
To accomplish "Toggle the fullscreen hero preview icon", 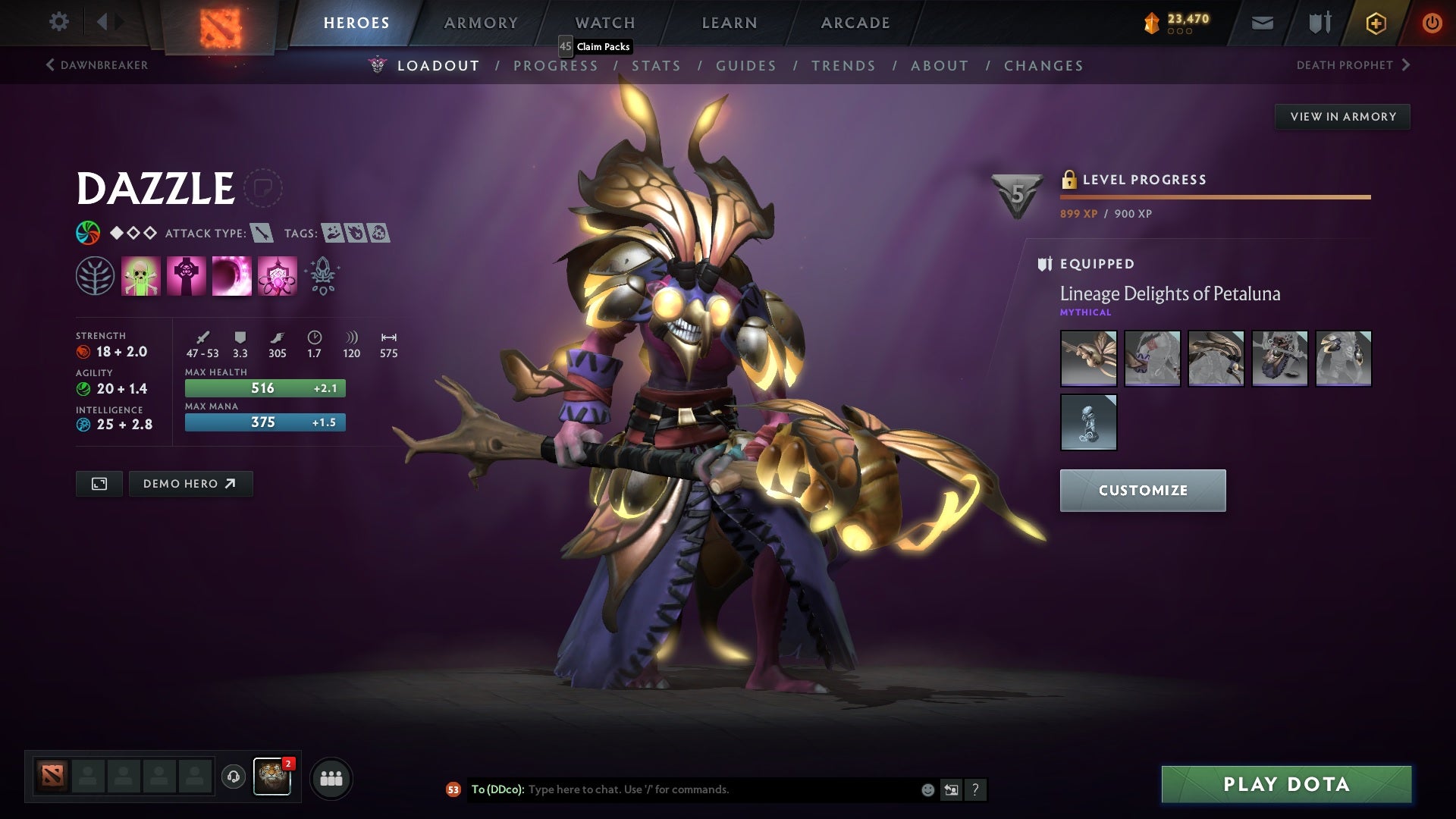I will tap(99, 483).
